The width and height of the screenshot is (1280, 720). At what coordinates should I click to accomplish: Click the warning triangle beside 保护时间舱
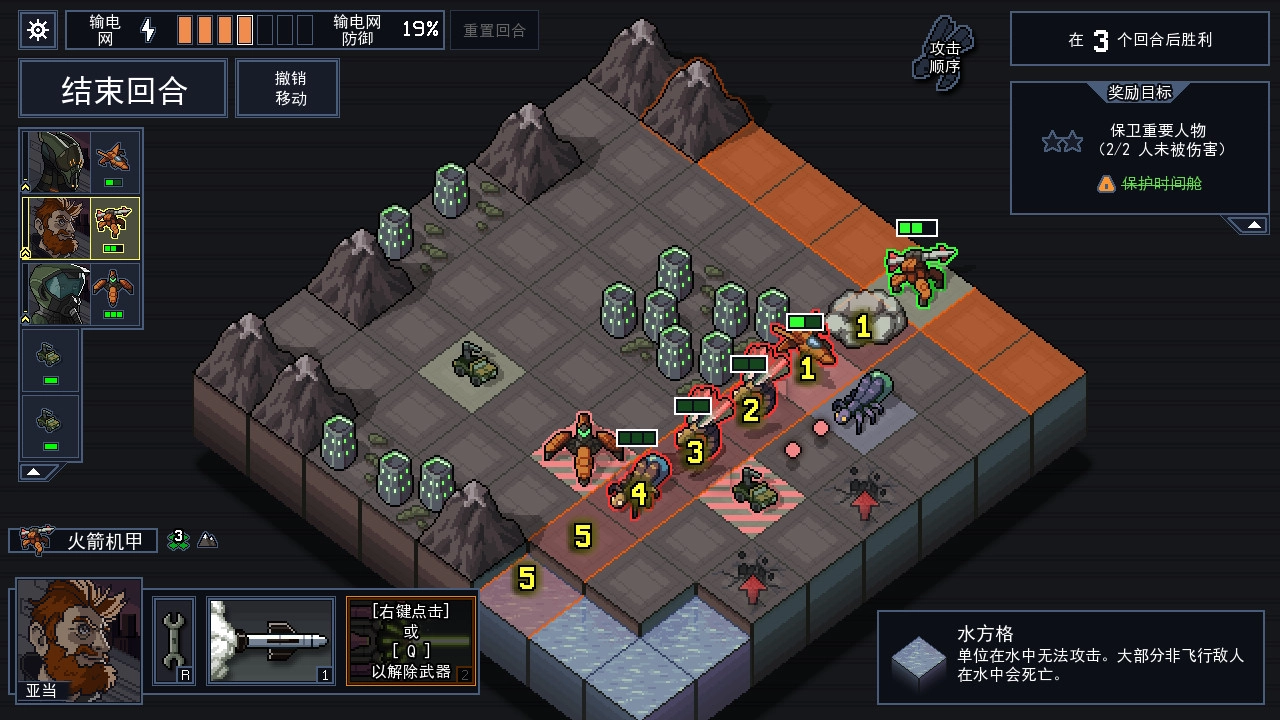pos(1106,183)
